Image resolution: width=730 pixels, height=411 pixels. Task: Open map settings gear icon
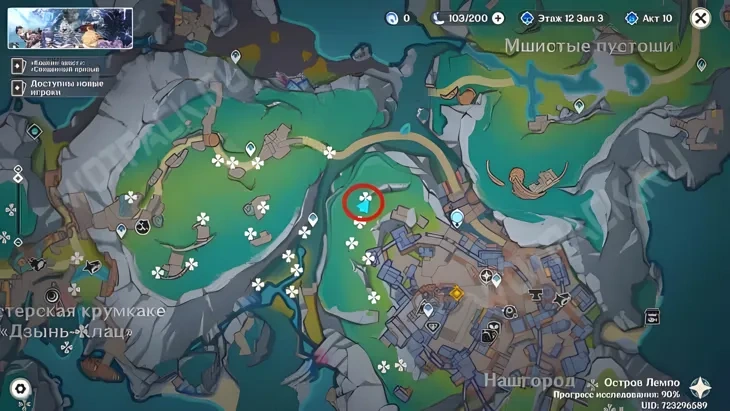coord(19,389)
